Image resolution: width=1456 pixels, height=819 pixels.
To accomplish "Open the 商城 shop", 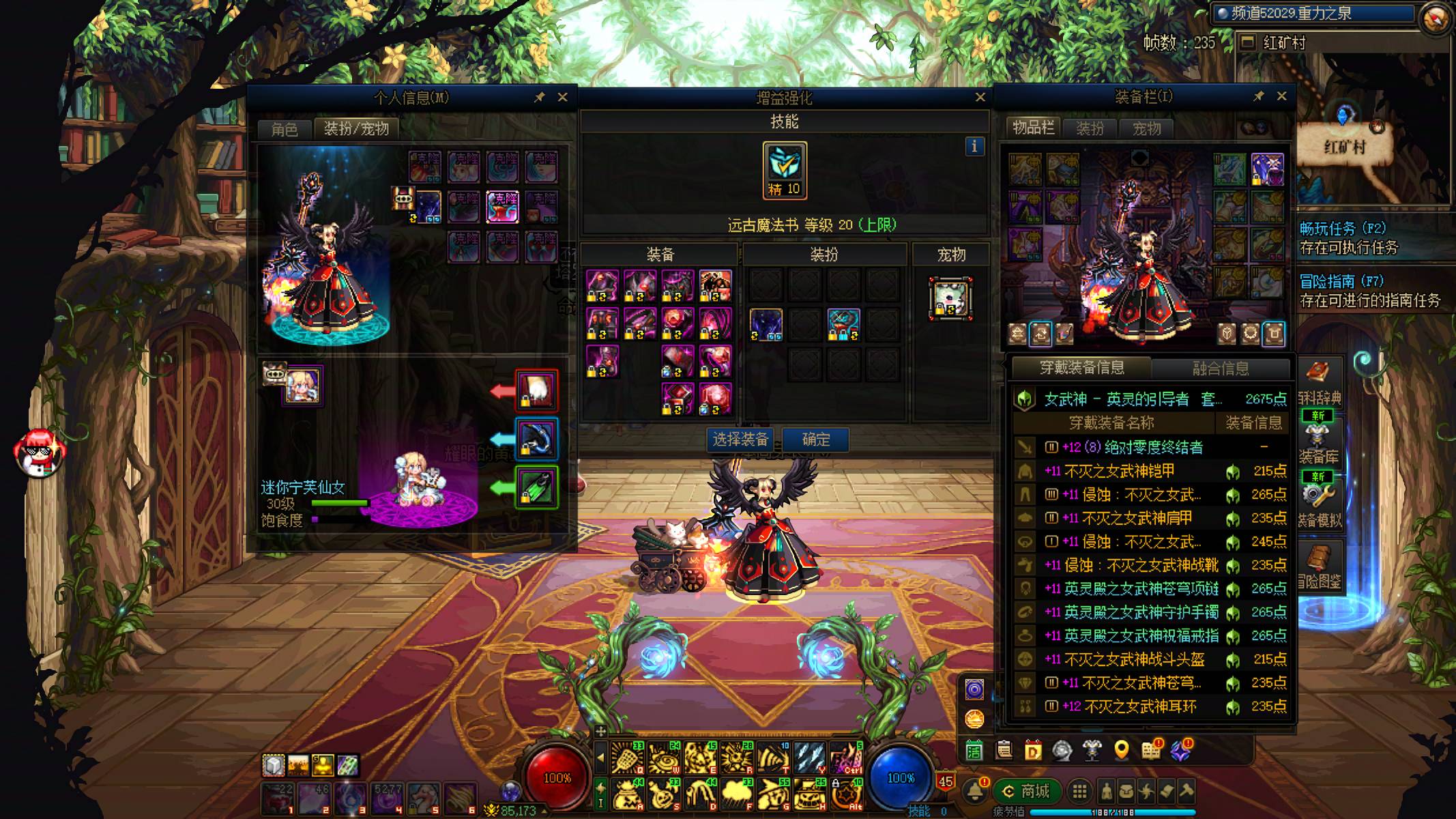I will (x=1027, y=792).
